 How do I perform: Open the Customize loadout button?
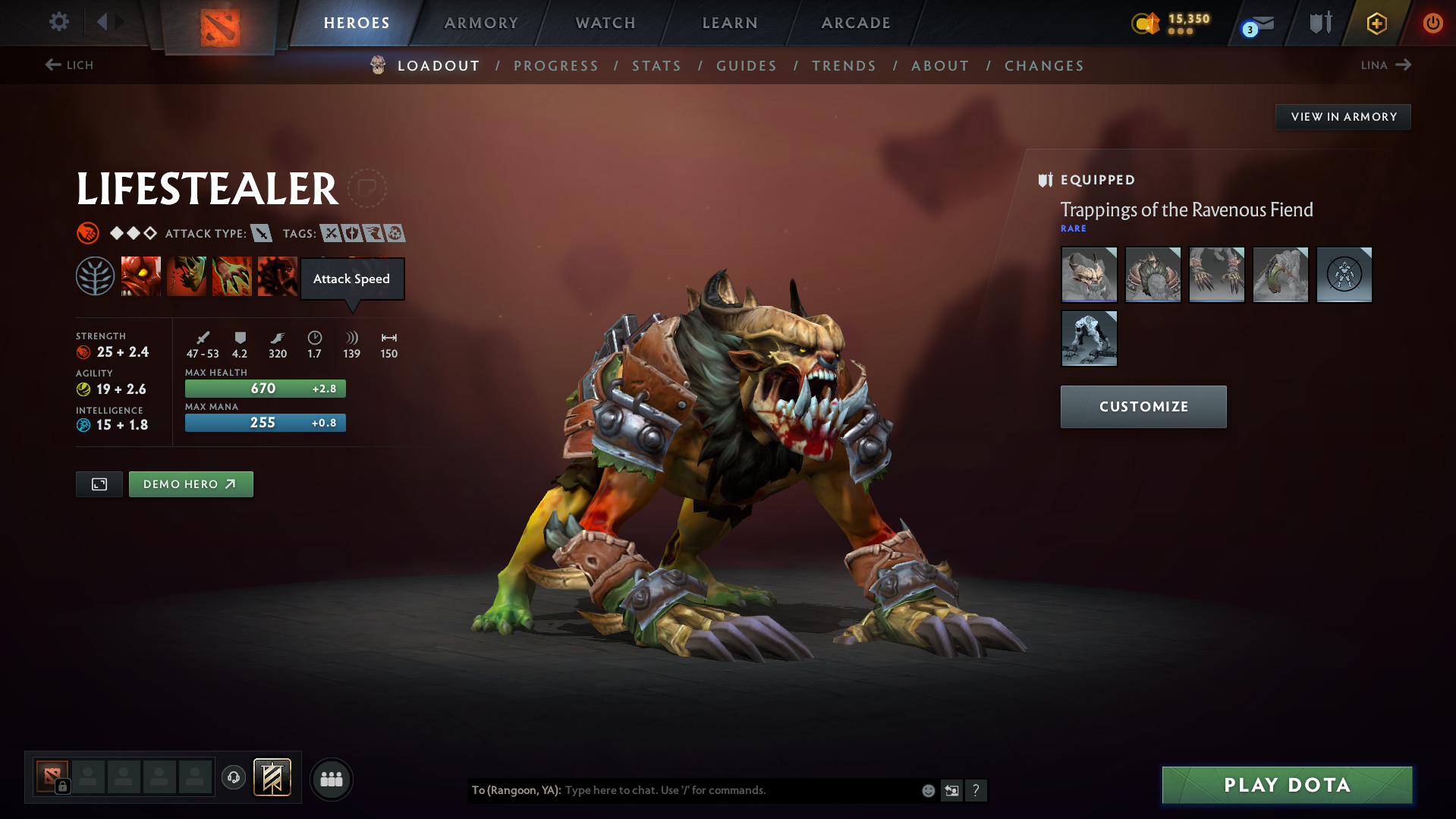pos(1143,407)
